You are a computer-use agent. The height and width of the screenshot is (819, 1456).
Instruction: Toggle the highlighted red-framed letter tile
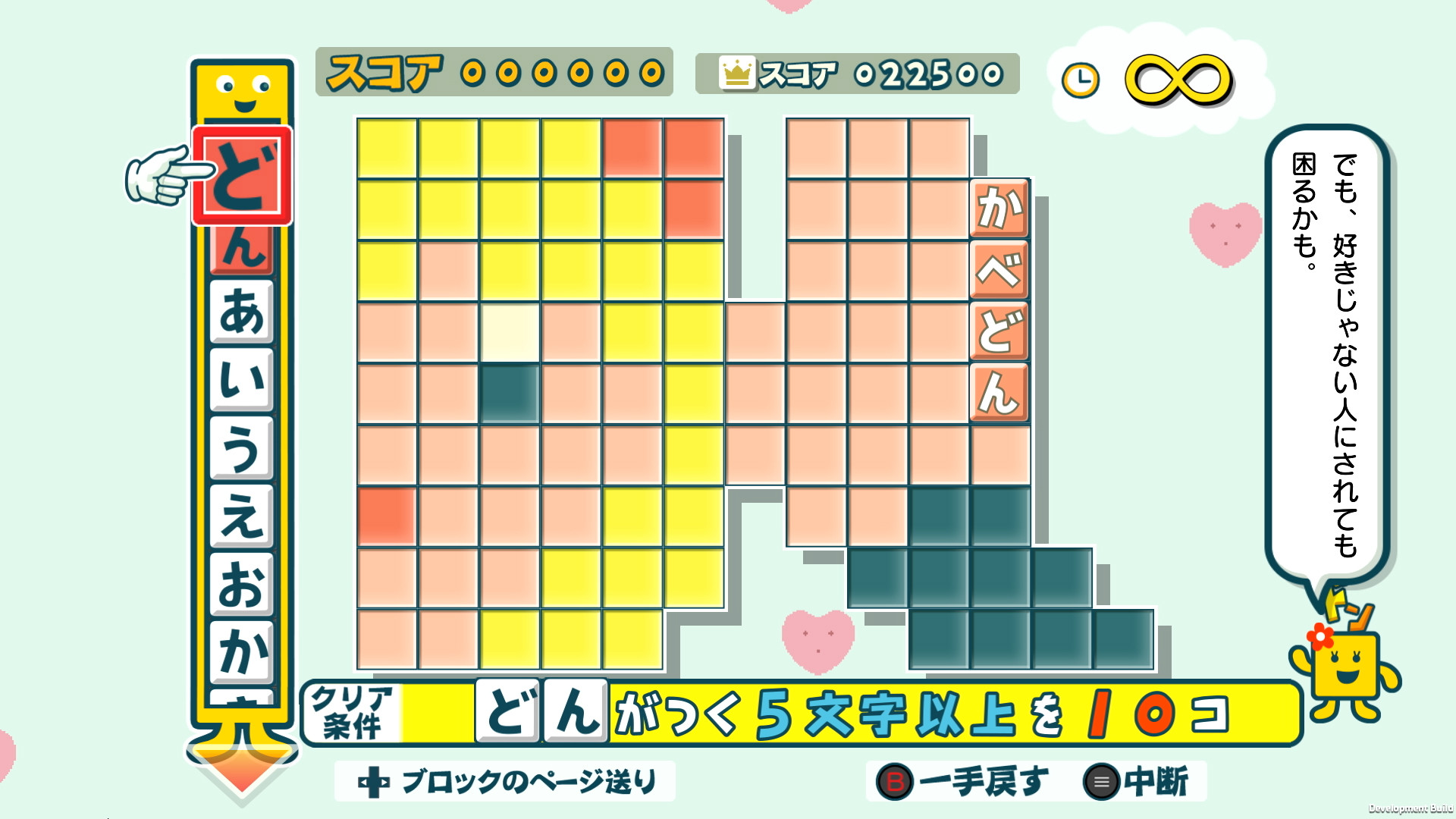pos(241,176)
